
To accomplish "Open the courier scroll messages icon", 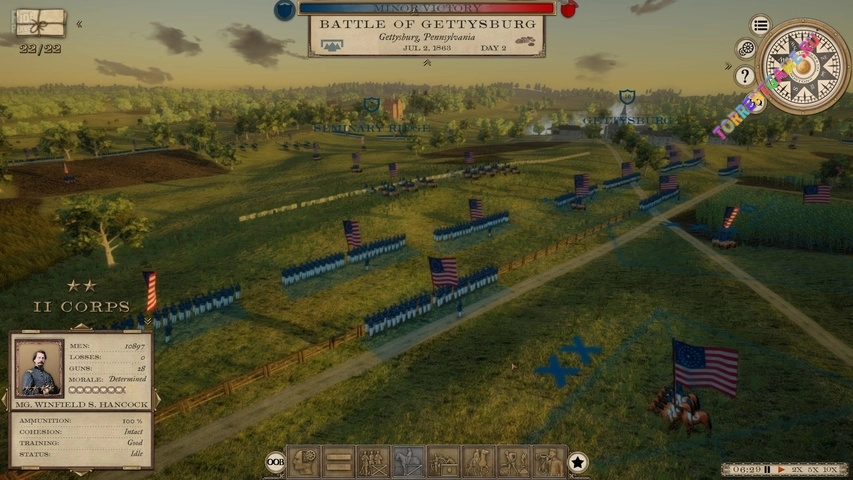I will (41, 22).
